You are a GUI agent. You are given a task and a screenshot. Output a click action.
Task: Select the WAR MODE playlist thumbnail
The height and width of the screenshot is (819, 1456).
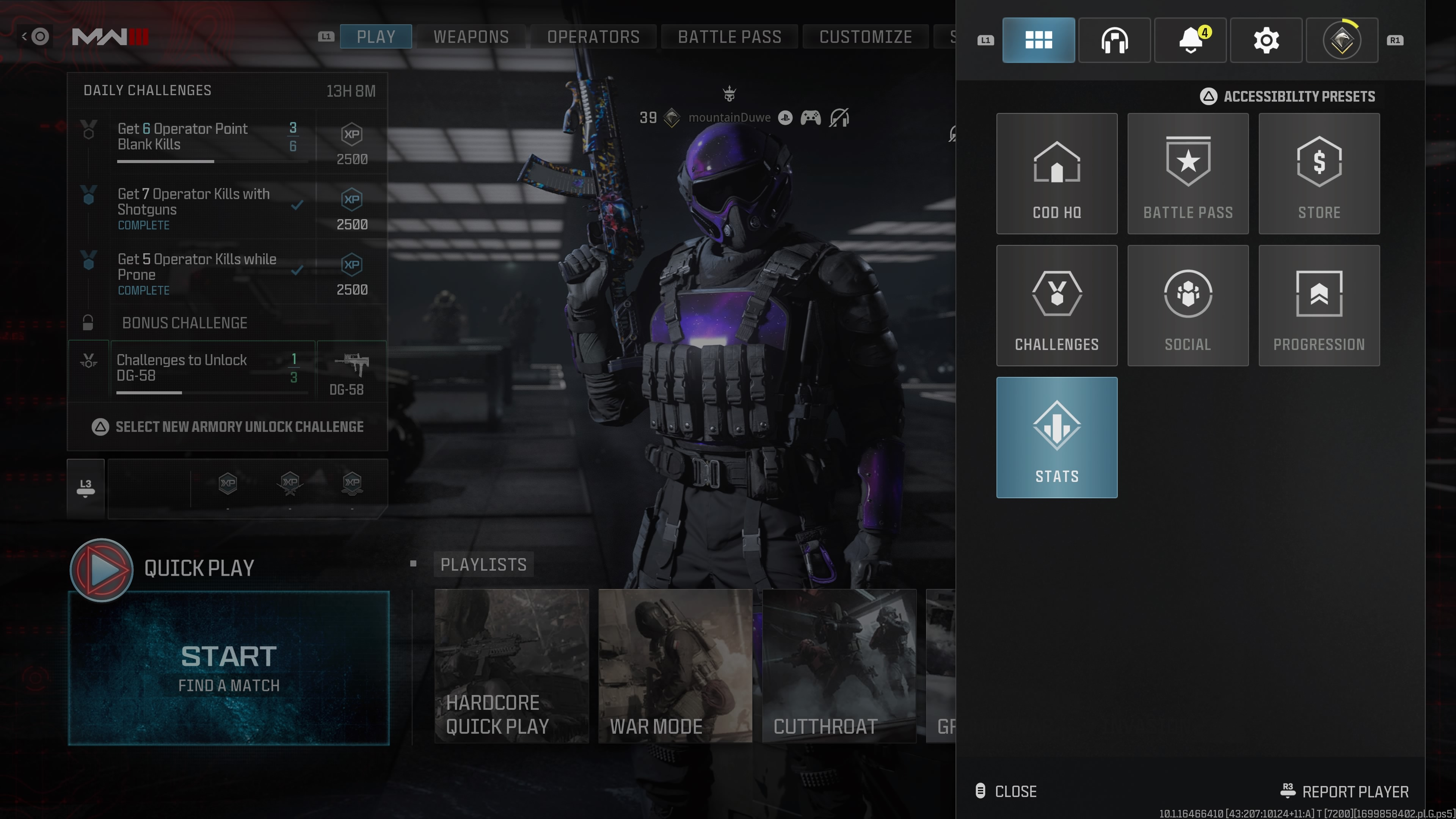click(675, 667)
